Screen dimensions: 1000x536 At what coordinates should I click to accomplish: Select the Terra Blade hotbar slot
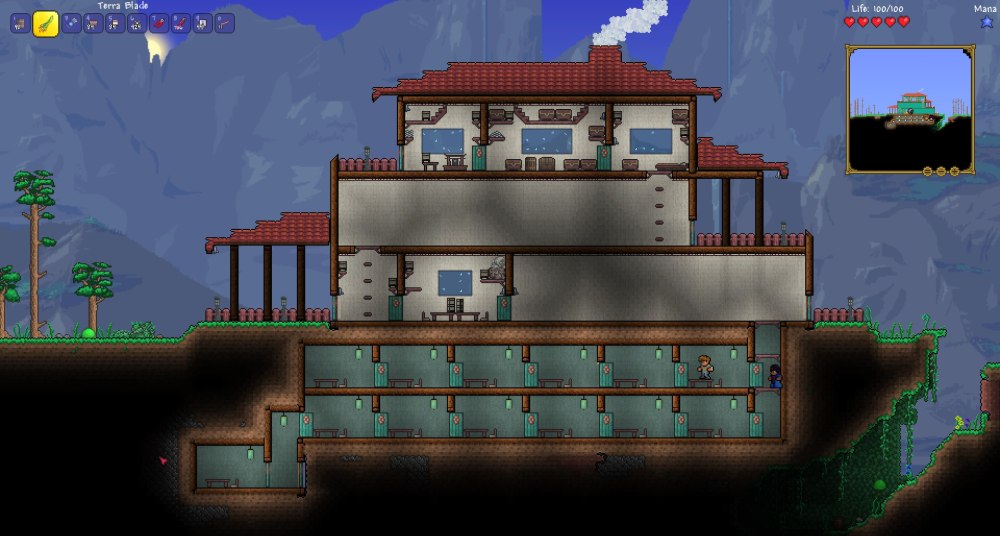coord(45,23)
